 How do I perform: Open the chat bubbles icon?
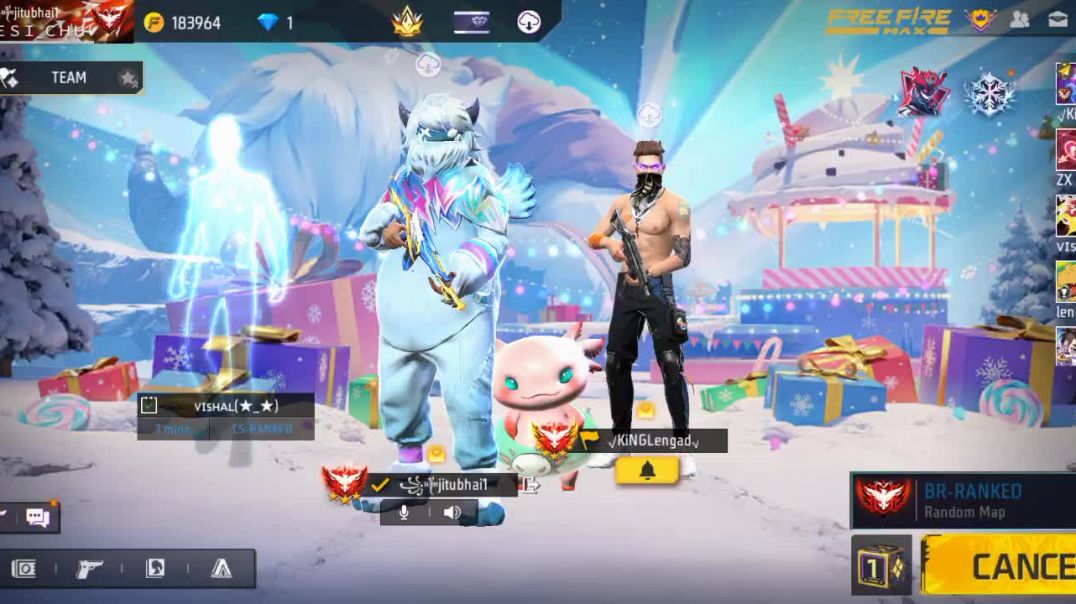click(x=38, y=517)
